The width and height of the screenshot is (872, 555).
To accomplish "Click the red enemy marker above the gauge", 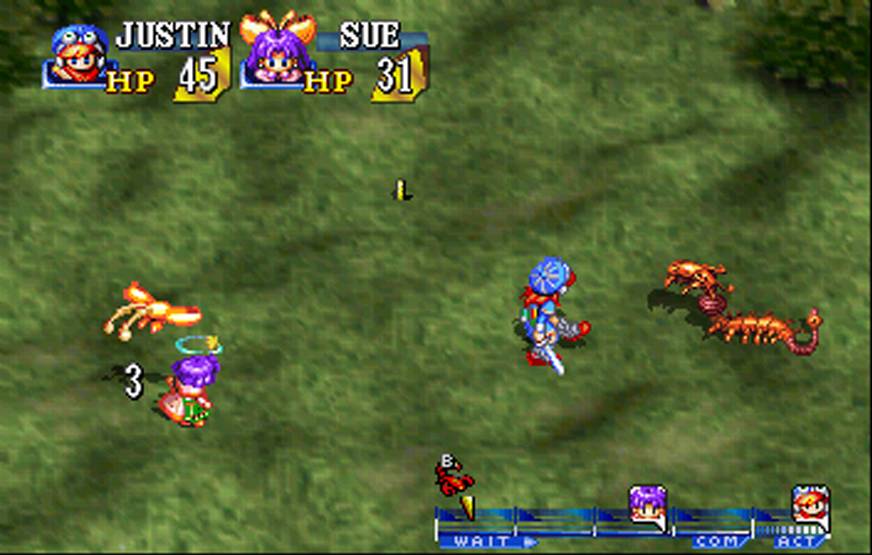I will [x=453, y=477].
